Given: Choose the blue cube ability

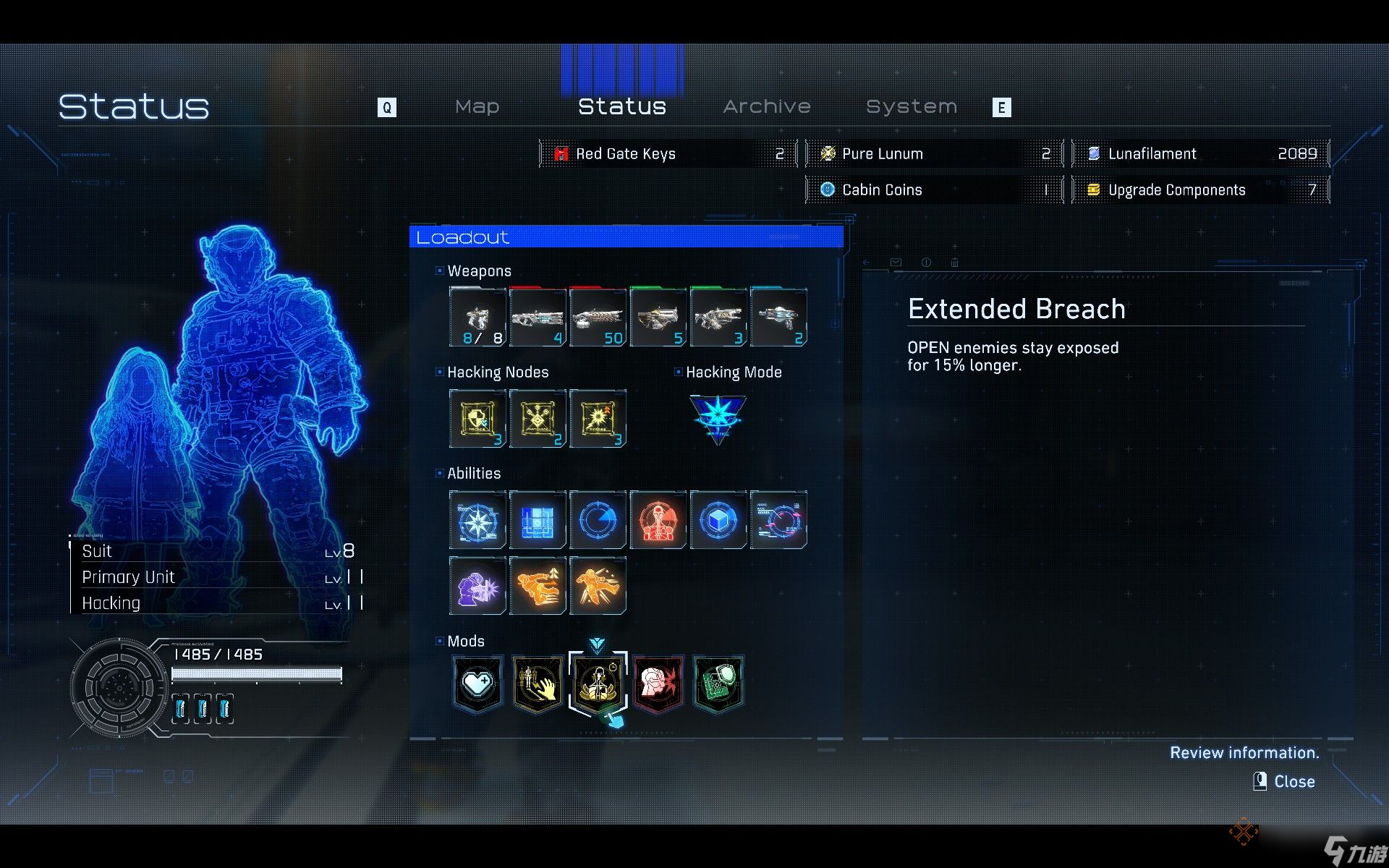Looking at the screenshot, I should [718, 520].
